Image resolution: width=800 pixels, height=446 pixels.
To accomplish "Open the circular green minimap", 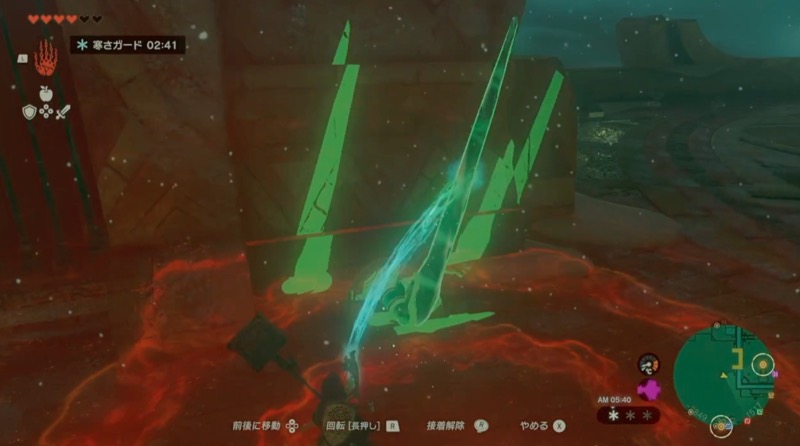I will pyautogui.click(x=721, y=369).
